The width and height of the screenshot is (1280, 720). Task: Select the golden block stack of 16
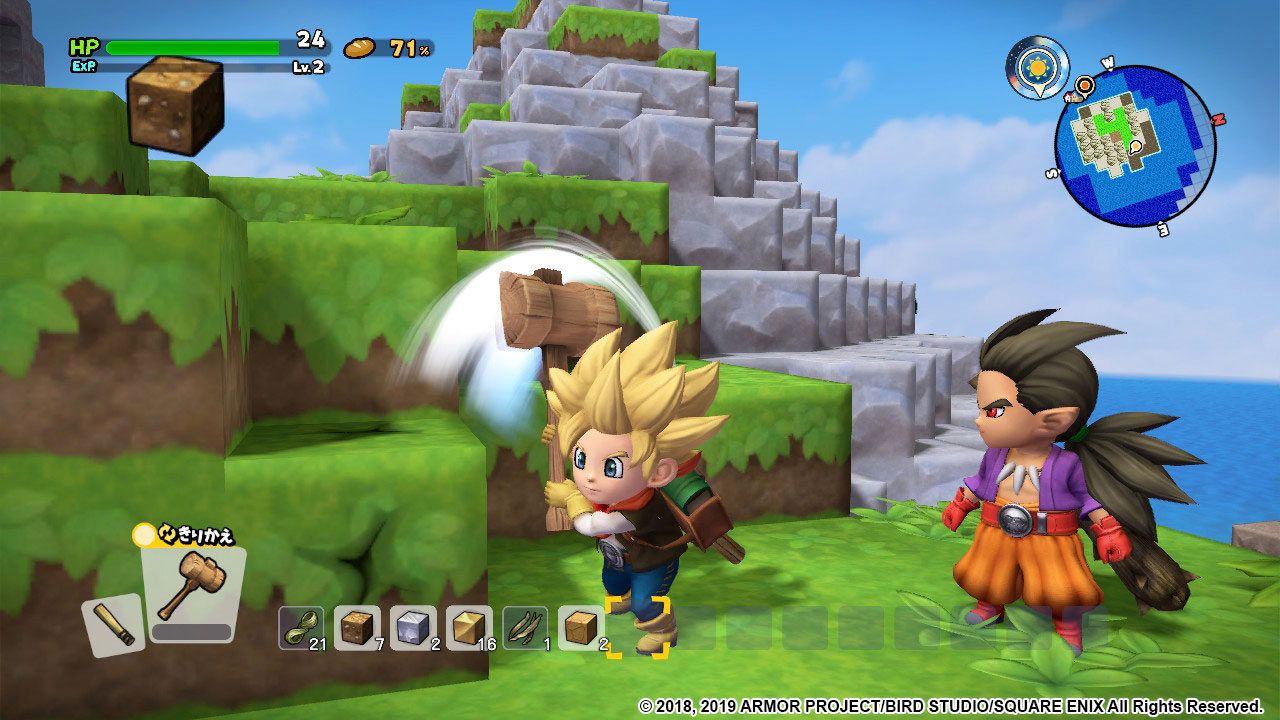point(469,628)
